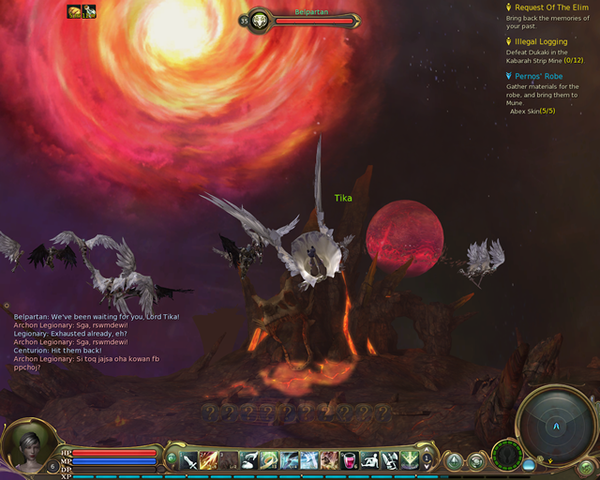Click the green round button beside minimap

pos(587,467)
